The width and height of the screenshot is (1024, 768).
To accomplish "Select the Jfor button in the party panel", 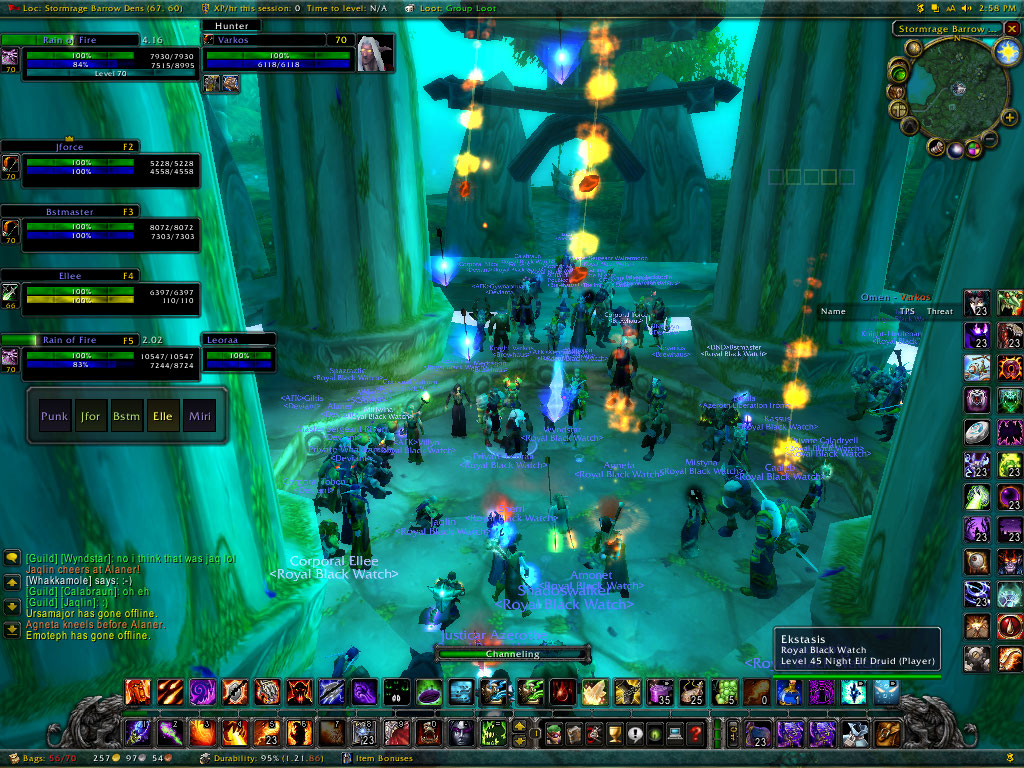I will tap(90, 416).
